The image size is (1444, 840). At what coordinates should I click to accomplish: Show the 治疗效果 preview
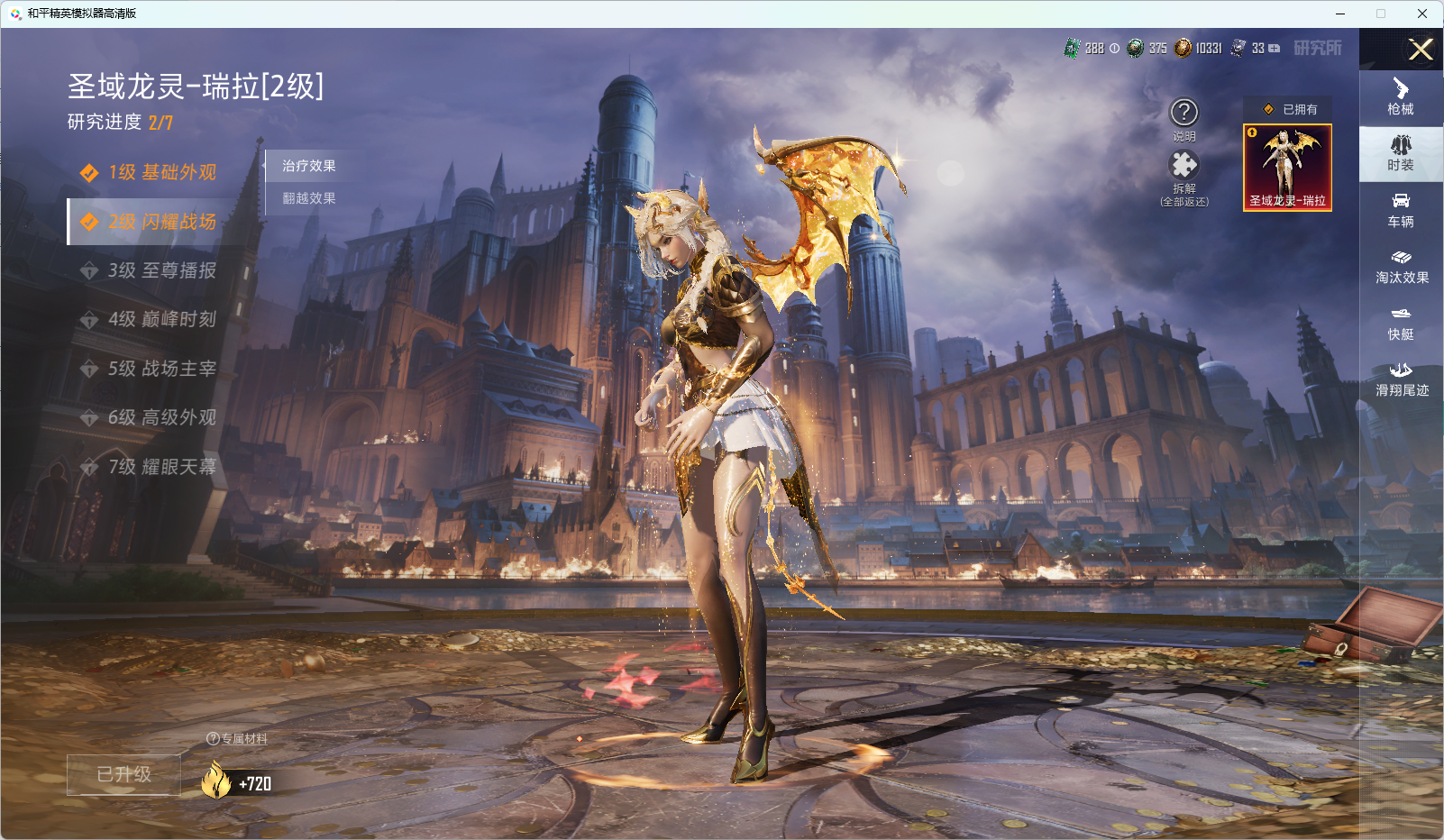click(x=309, y=166)
